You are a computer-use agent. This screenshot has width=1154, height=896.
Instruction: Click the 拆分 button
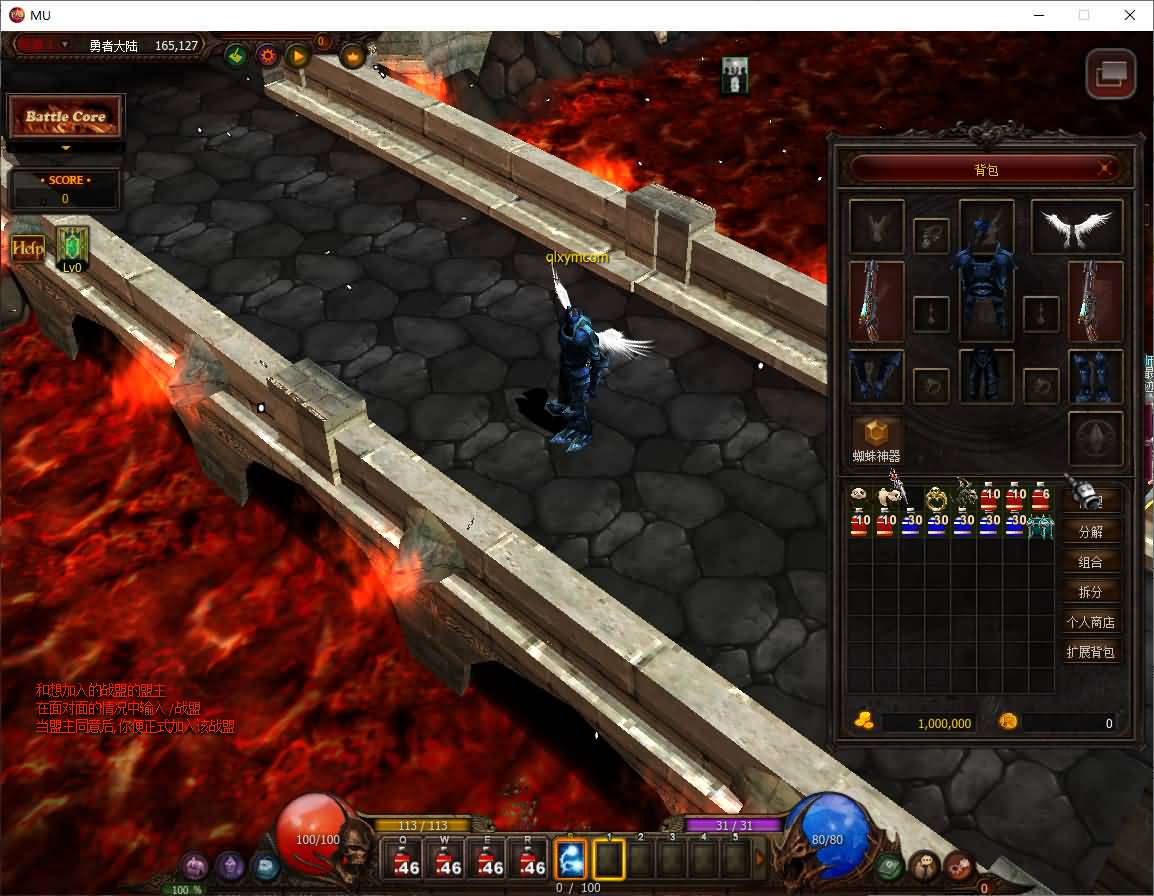point(1090,591)
